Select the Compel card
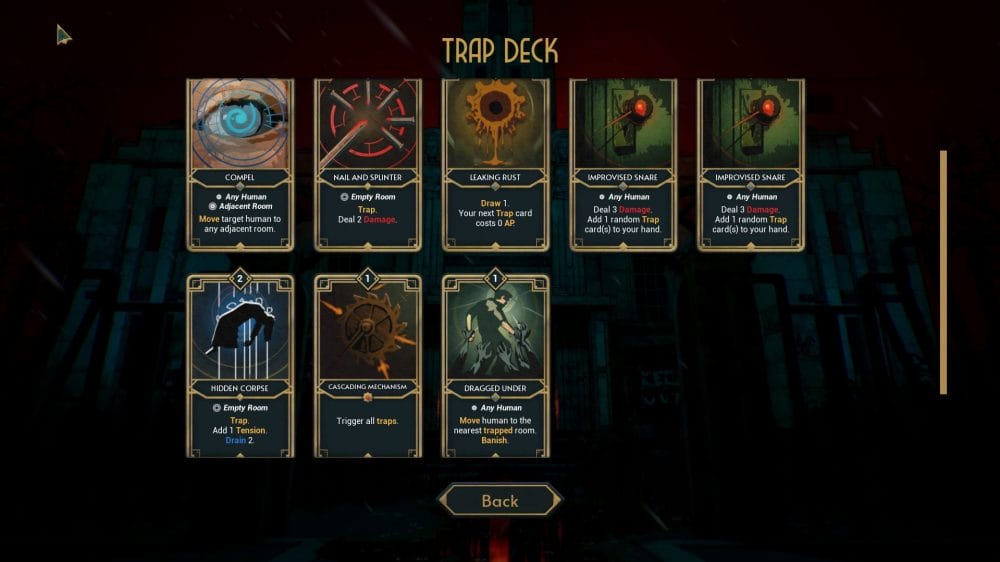Screen dimensions: 1000x562 pos(240,165)
